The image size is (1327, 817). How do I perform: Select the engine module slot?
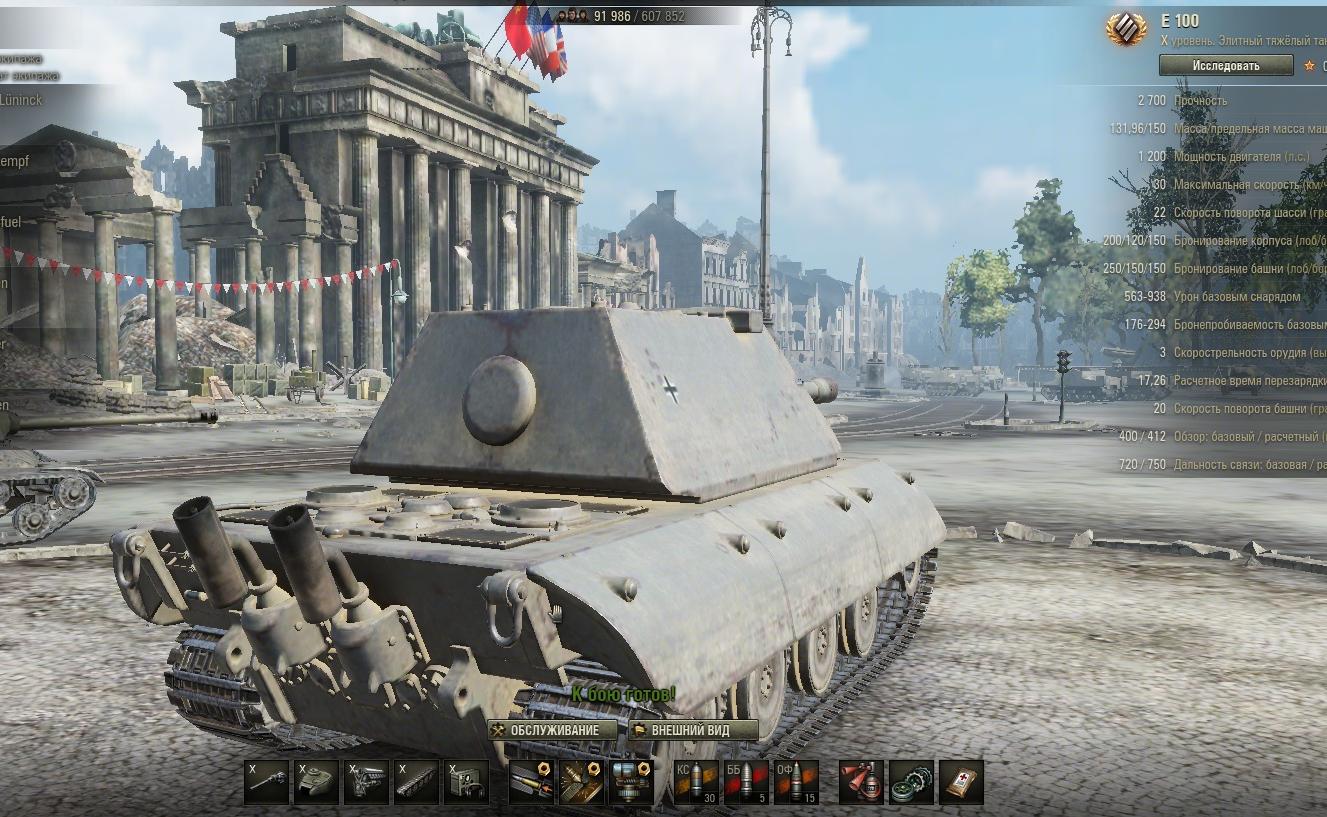point(366,782)
